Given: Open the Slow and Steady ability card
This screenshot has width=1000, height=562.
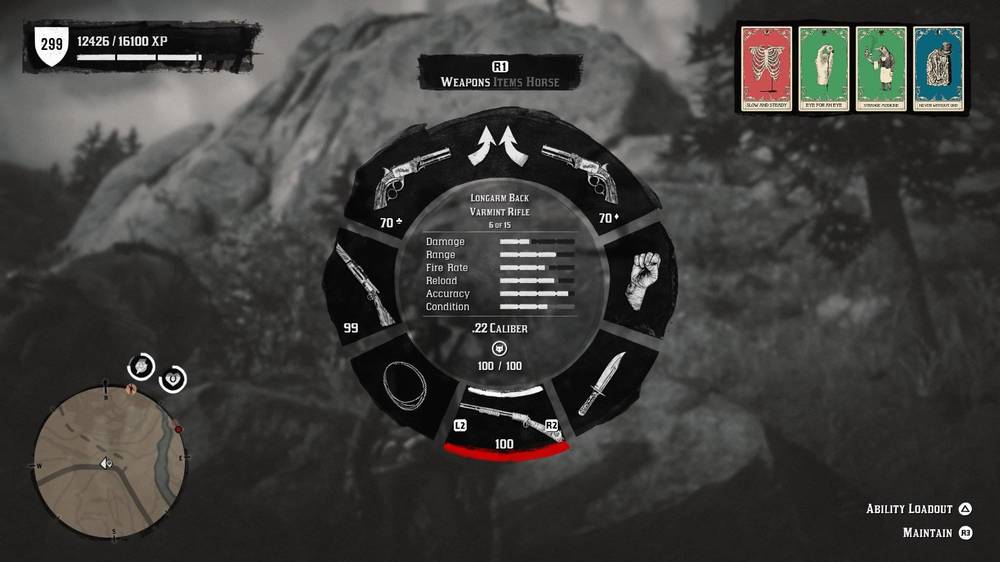Looking at the screenshot, I should 767,68.
